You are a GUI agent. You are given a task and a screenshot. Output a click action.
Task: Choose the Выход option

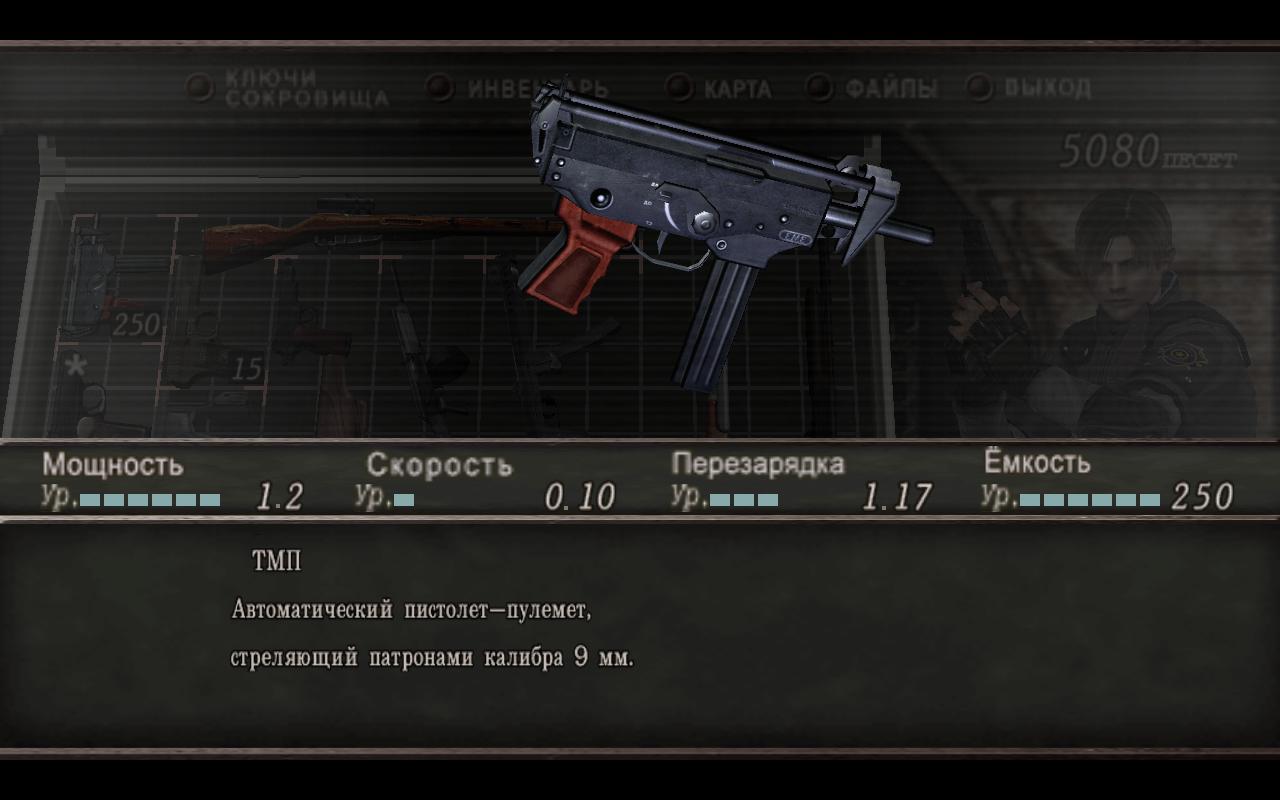coord(1030,89)
